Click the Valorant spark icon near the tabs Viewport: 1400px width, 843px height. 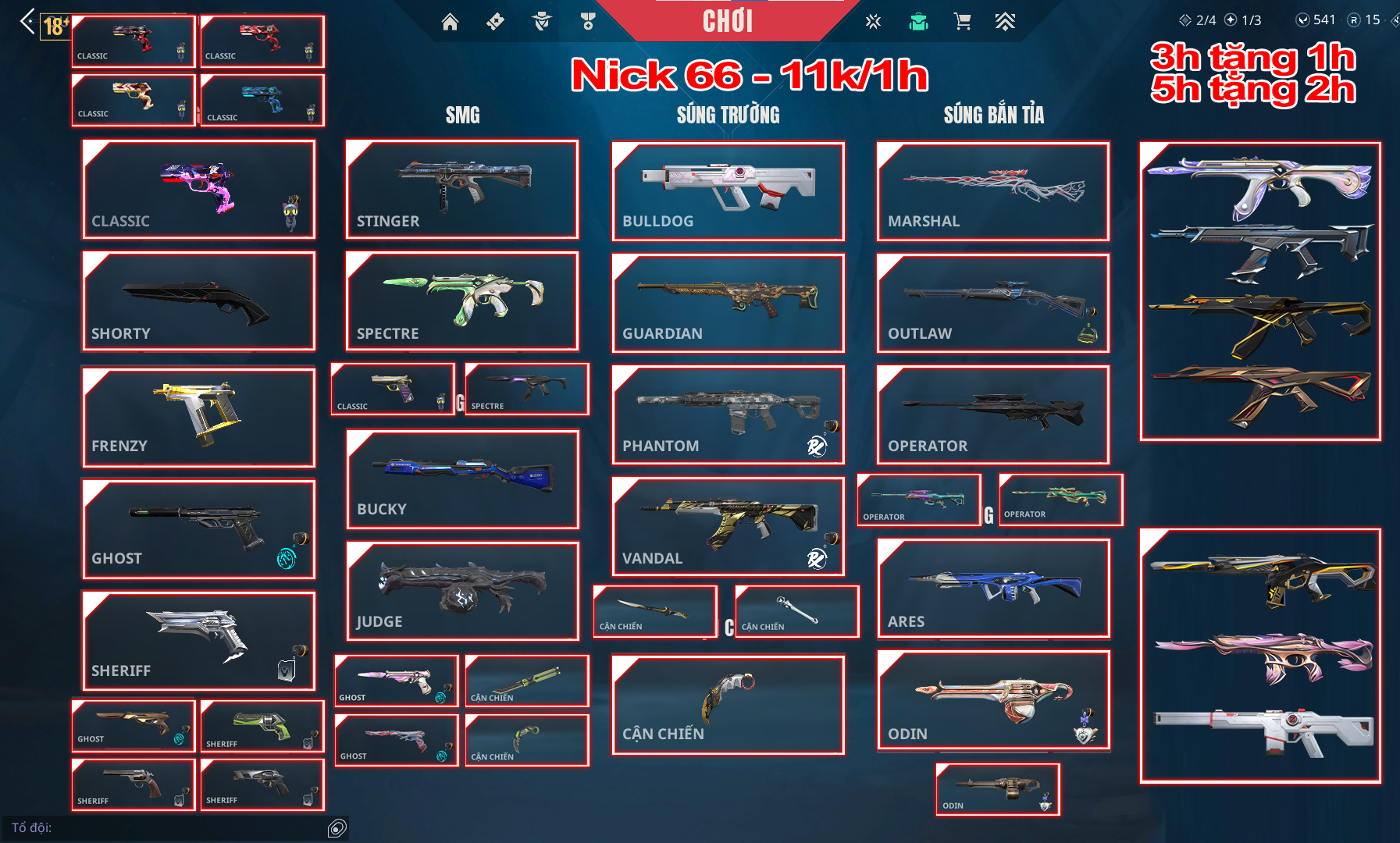tap(874, 23)
